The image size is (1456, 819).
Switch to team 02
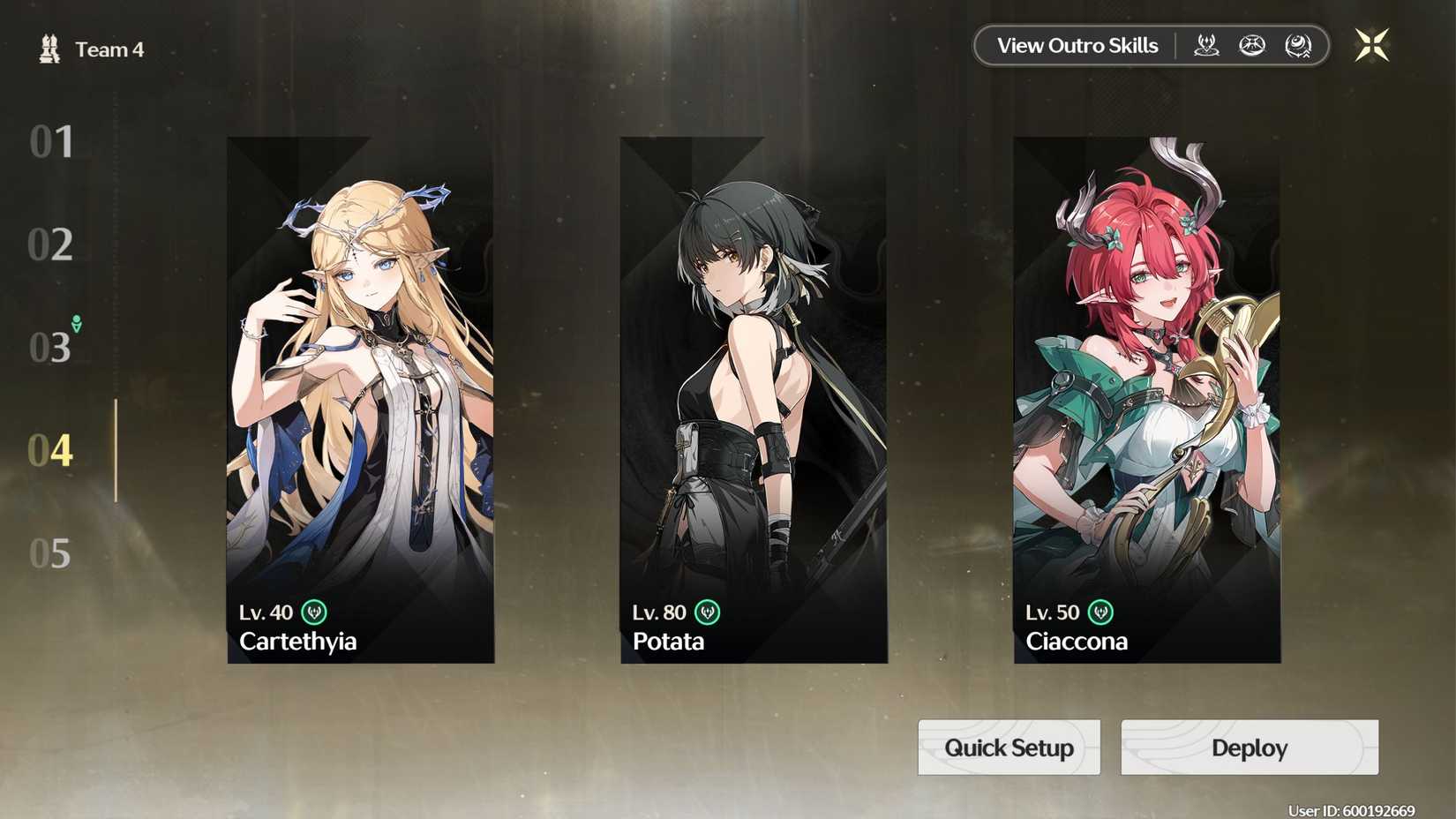pyautogui.click(x=53, y=244)
